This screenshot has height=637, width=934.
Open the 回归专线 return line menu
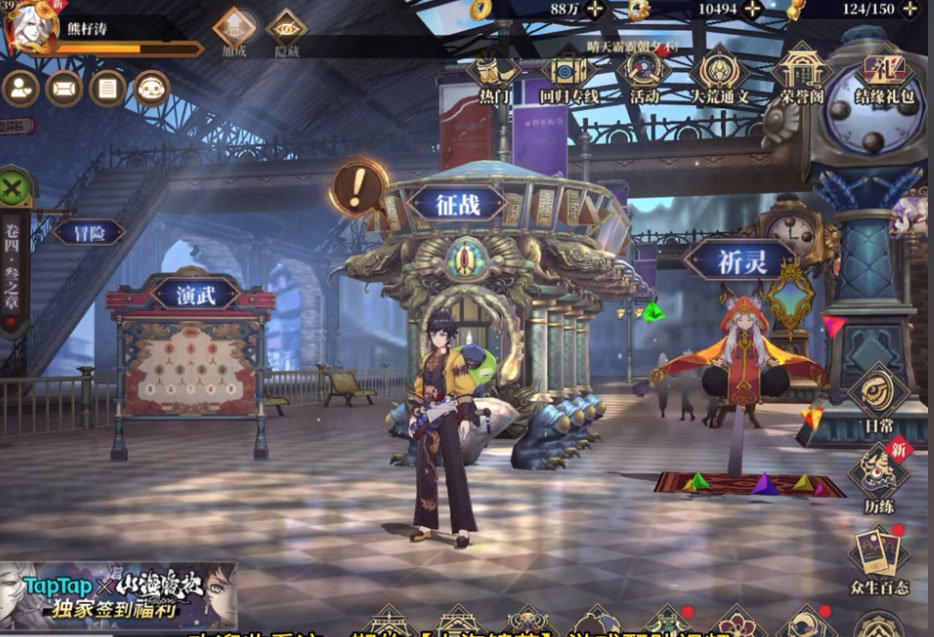pyautogui.click(x=569, y=78)
